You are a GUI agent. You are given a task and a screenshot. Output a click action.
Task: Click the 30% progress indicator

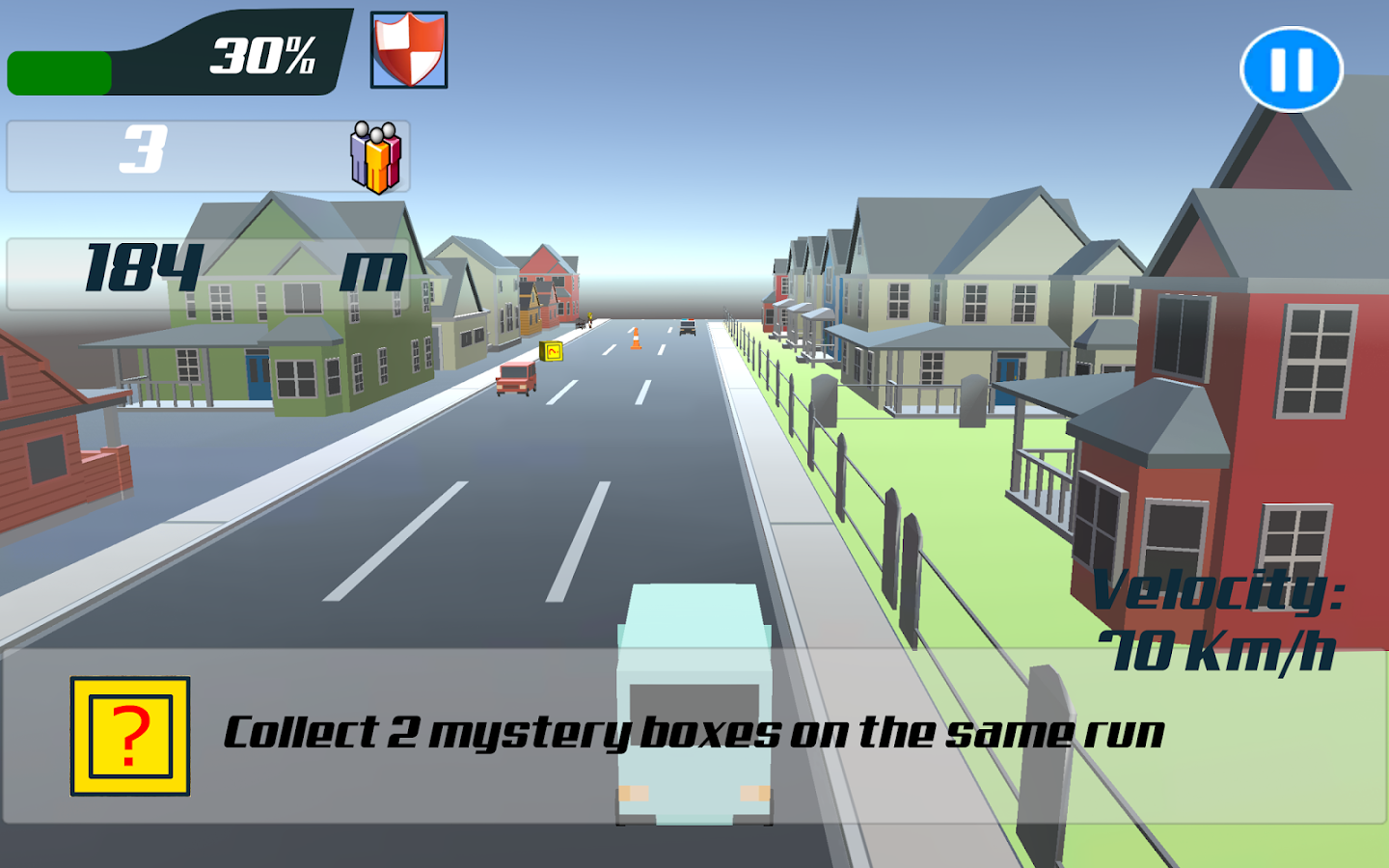coord(261,58)
